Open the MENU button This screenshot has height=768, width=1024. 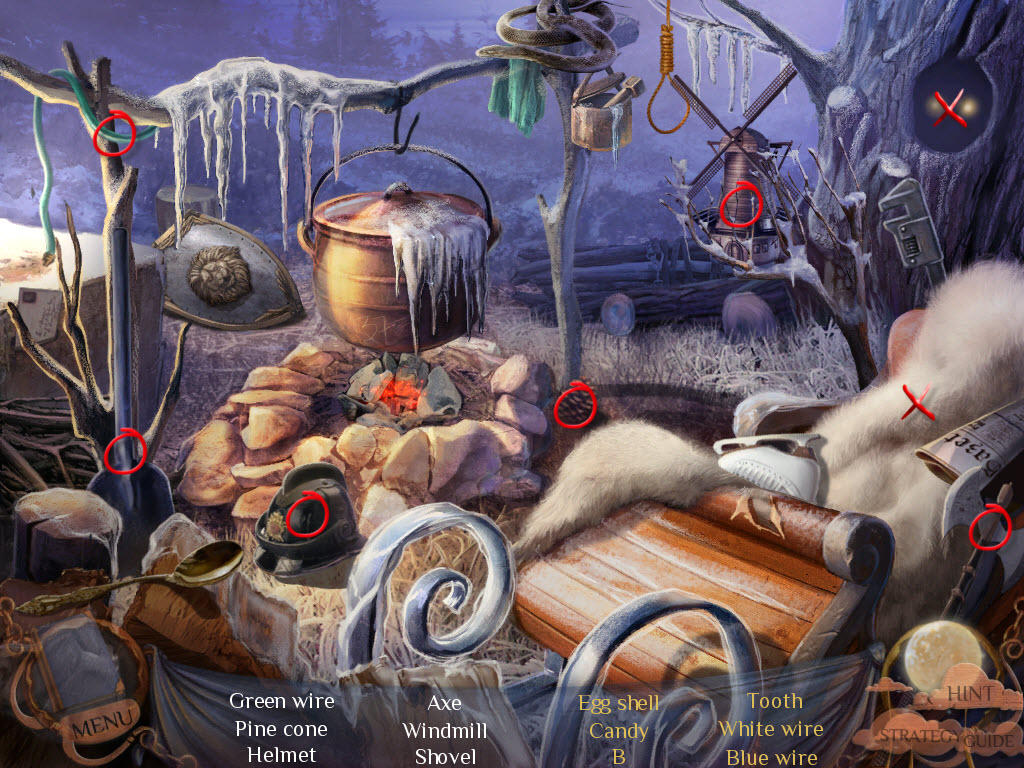102,719
